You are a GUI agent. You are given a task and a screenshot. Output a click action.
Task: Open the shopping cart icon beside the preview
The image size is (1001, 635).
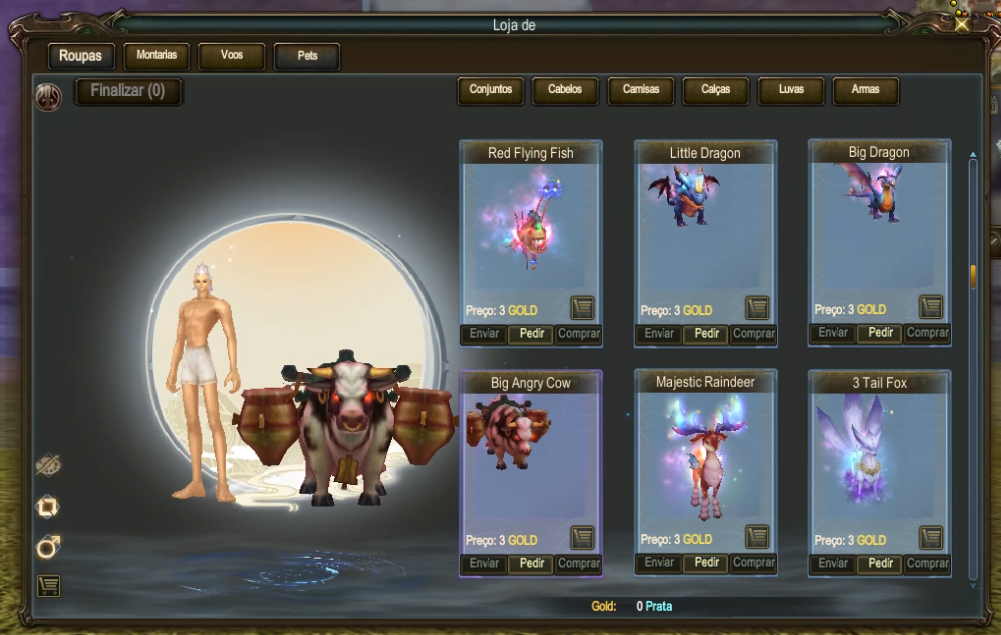click(x=48, y=586)
